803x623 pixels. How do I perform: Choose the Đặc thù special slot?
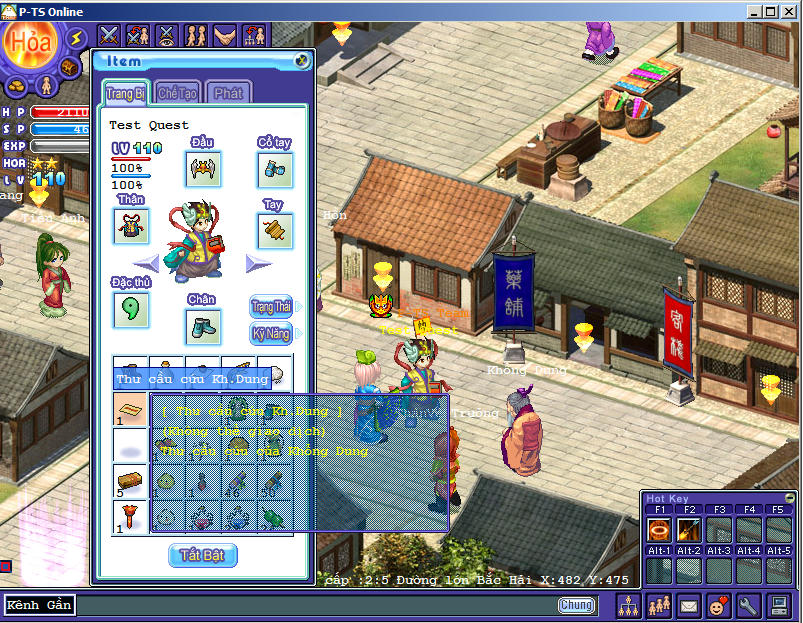[131, 310]
